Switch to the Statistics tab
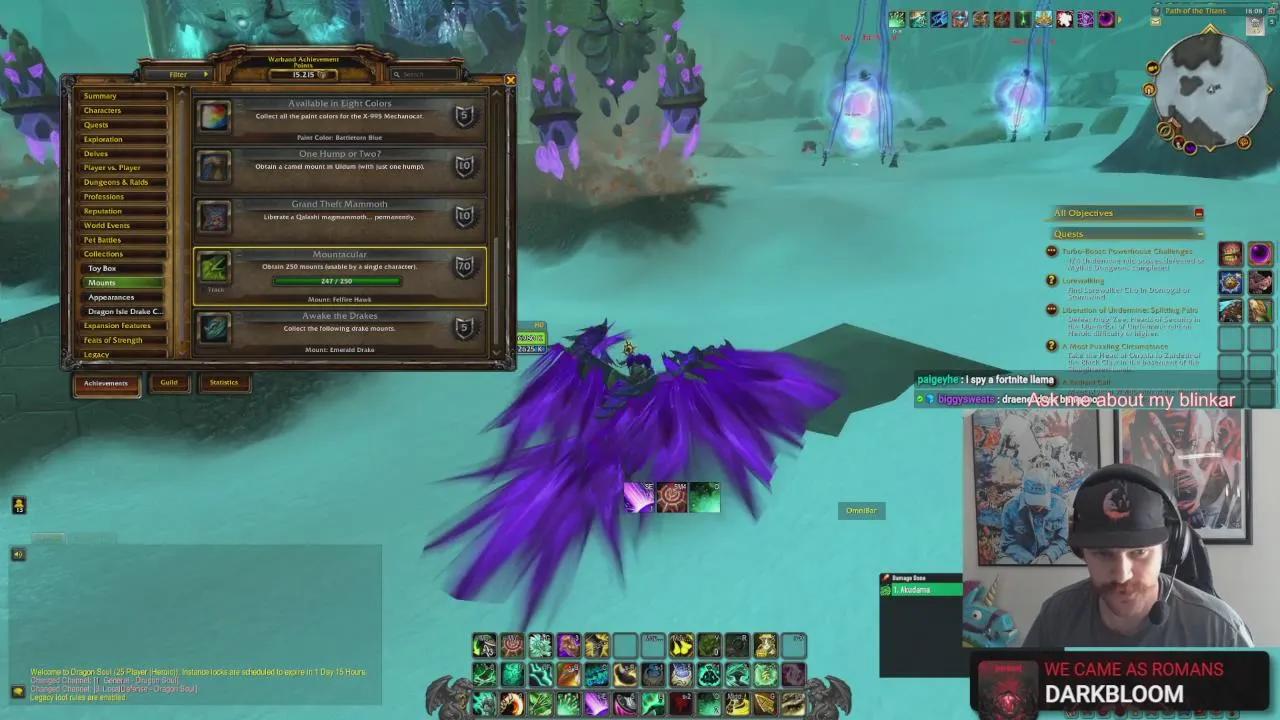This screenshot has height=720, width=1280. click(x=224, y=382)
